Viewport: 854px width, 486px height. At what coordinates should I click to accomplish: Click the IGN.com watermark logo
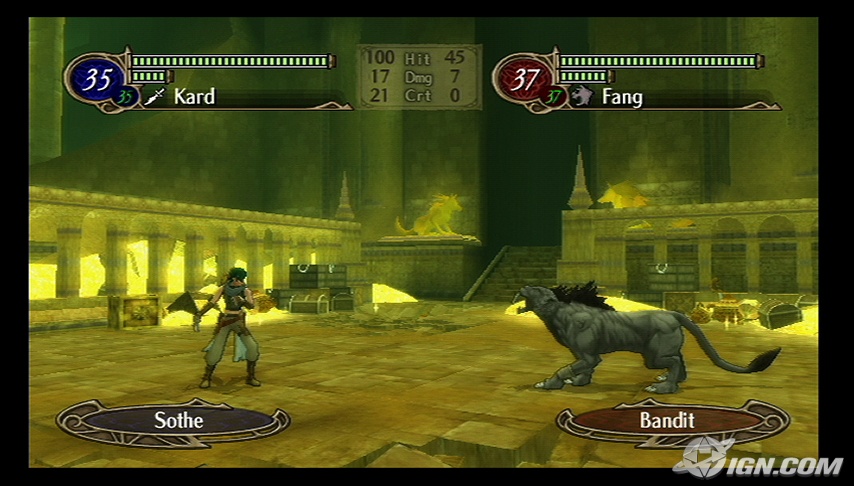pos(758,460)
